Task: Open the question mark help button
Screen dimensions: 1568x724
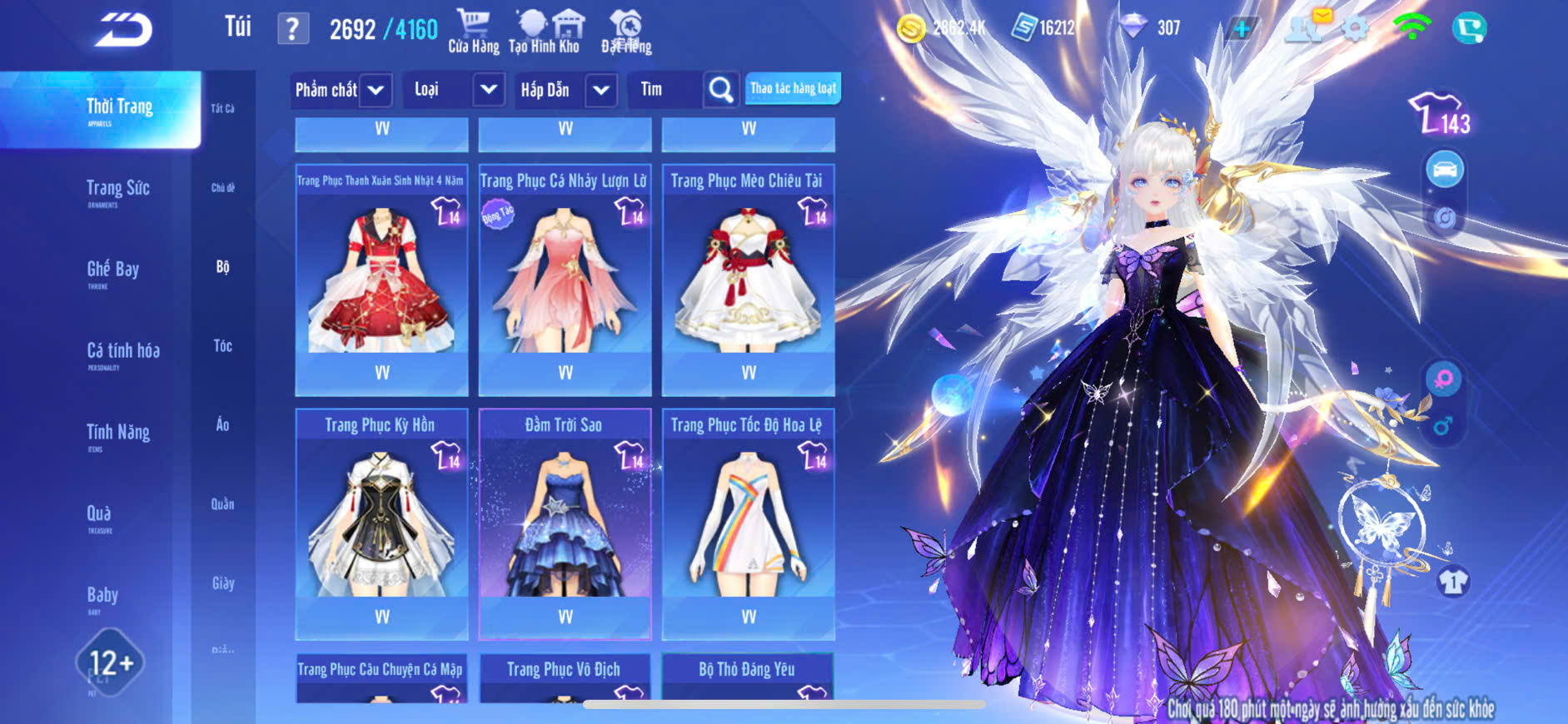Action: [292, 29]
